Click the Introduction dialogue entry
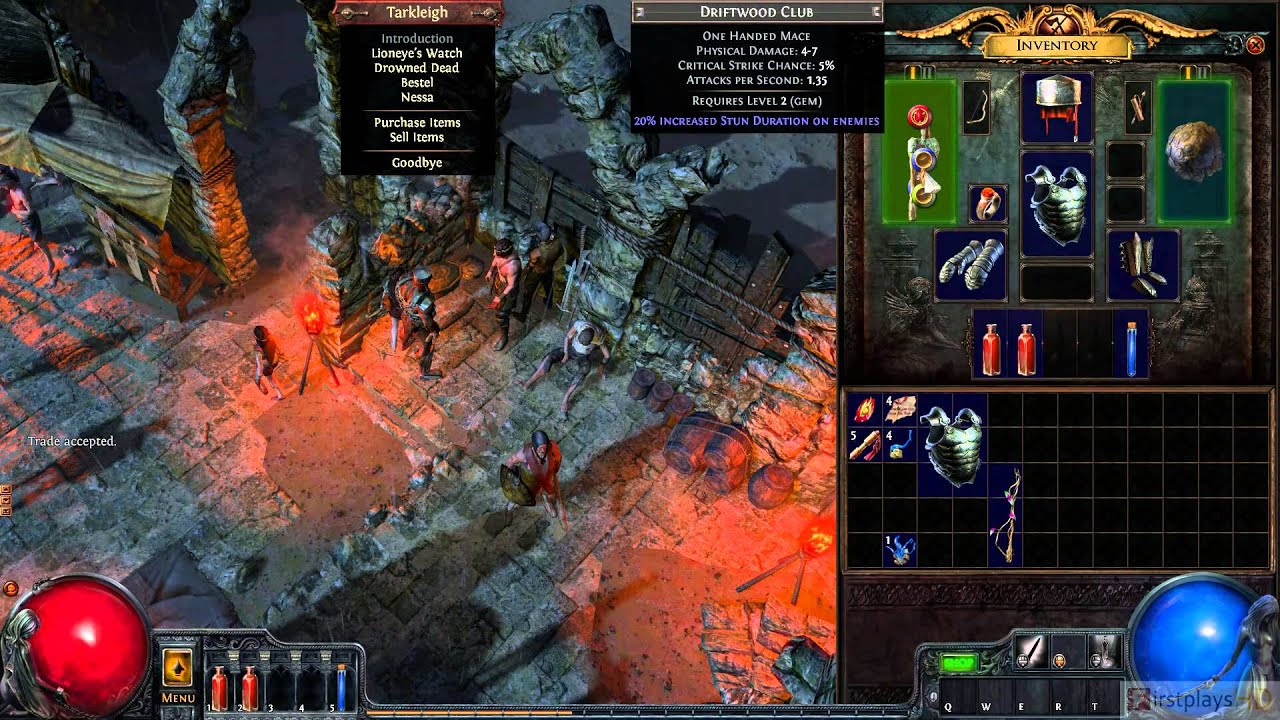This screenshot has height=720, width=1280. 417,37
